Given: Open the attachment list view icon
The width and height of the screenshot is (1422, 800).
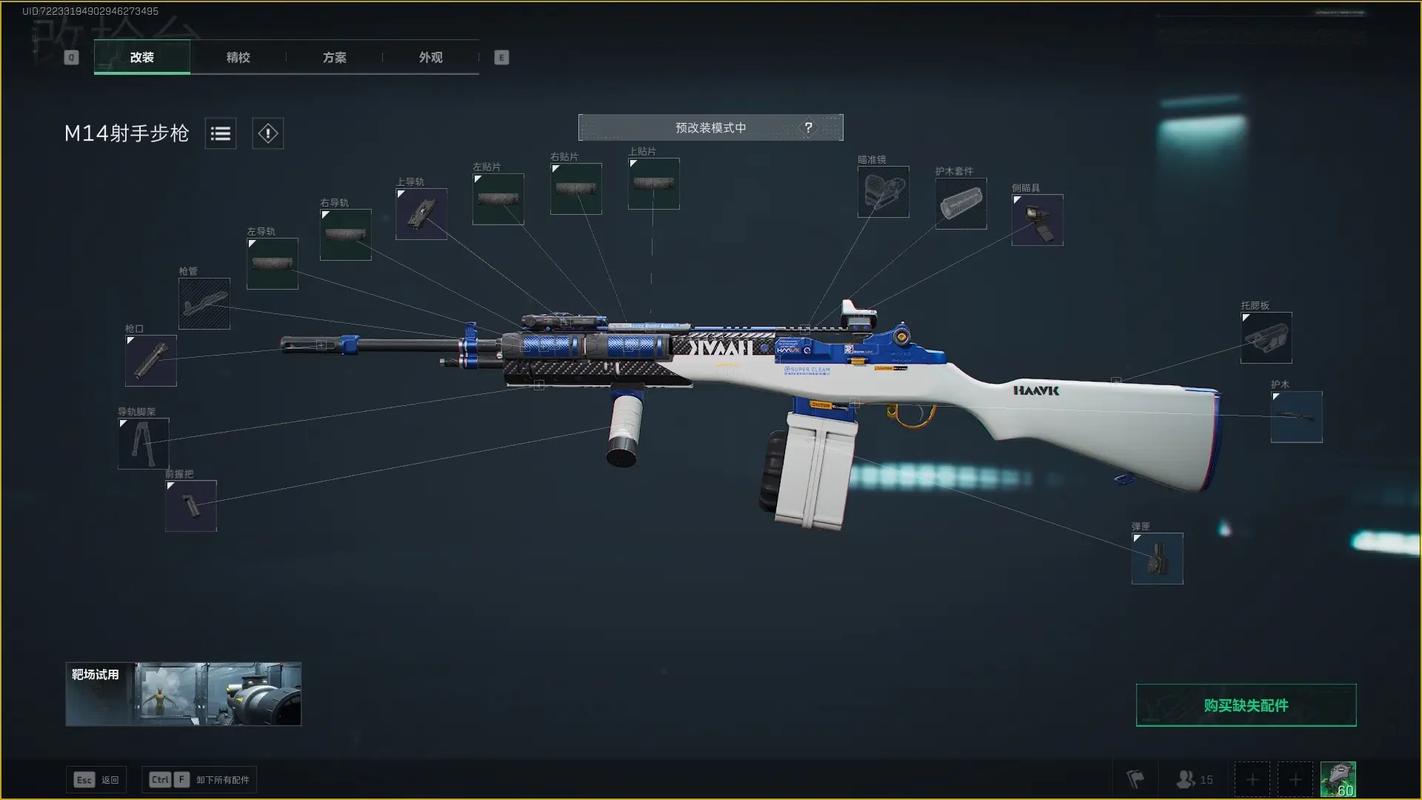Looking at the screenshot, I should tap(221, 133).
